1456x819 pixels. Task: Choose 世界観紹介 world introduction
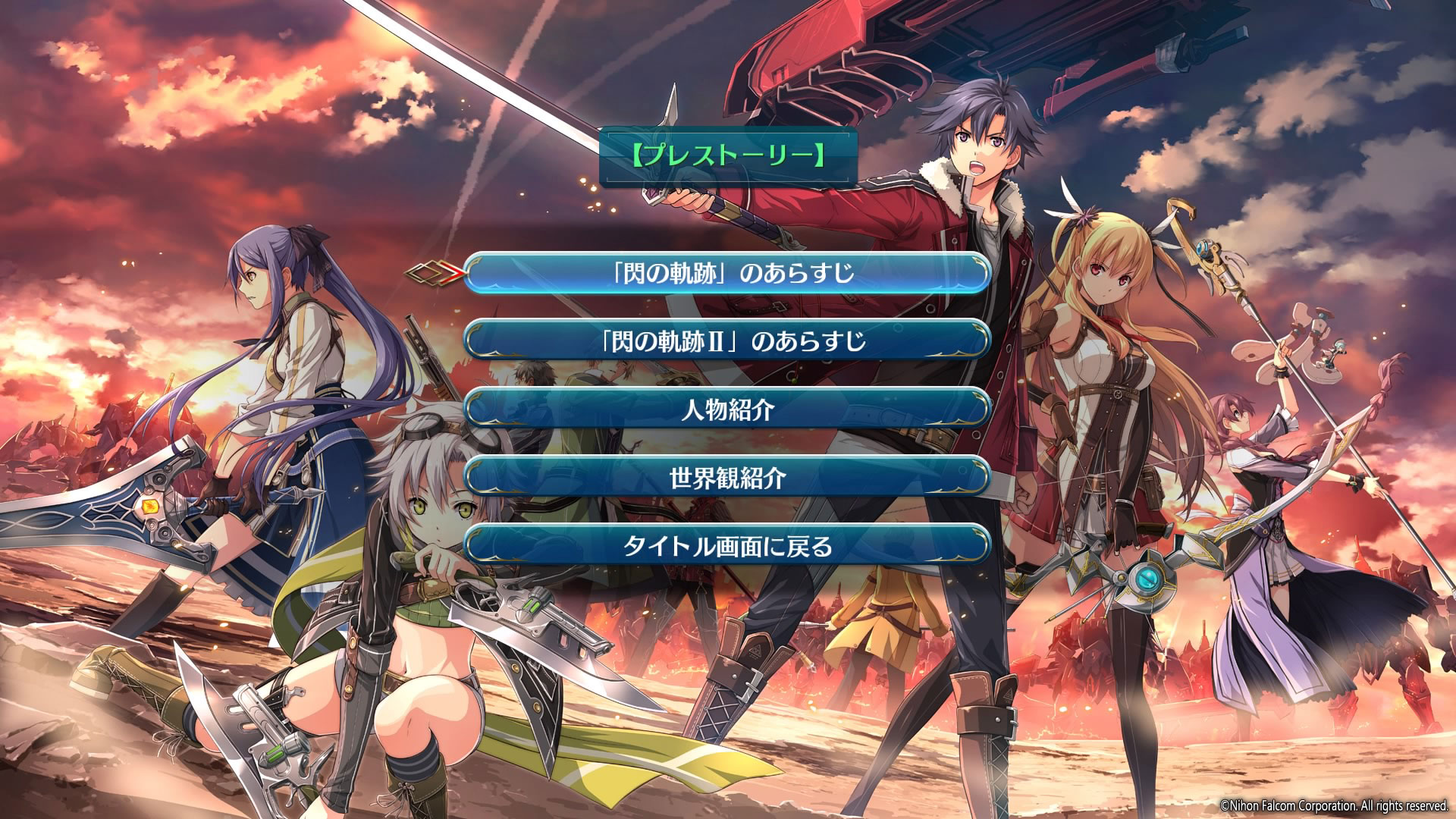click(728, 478)
